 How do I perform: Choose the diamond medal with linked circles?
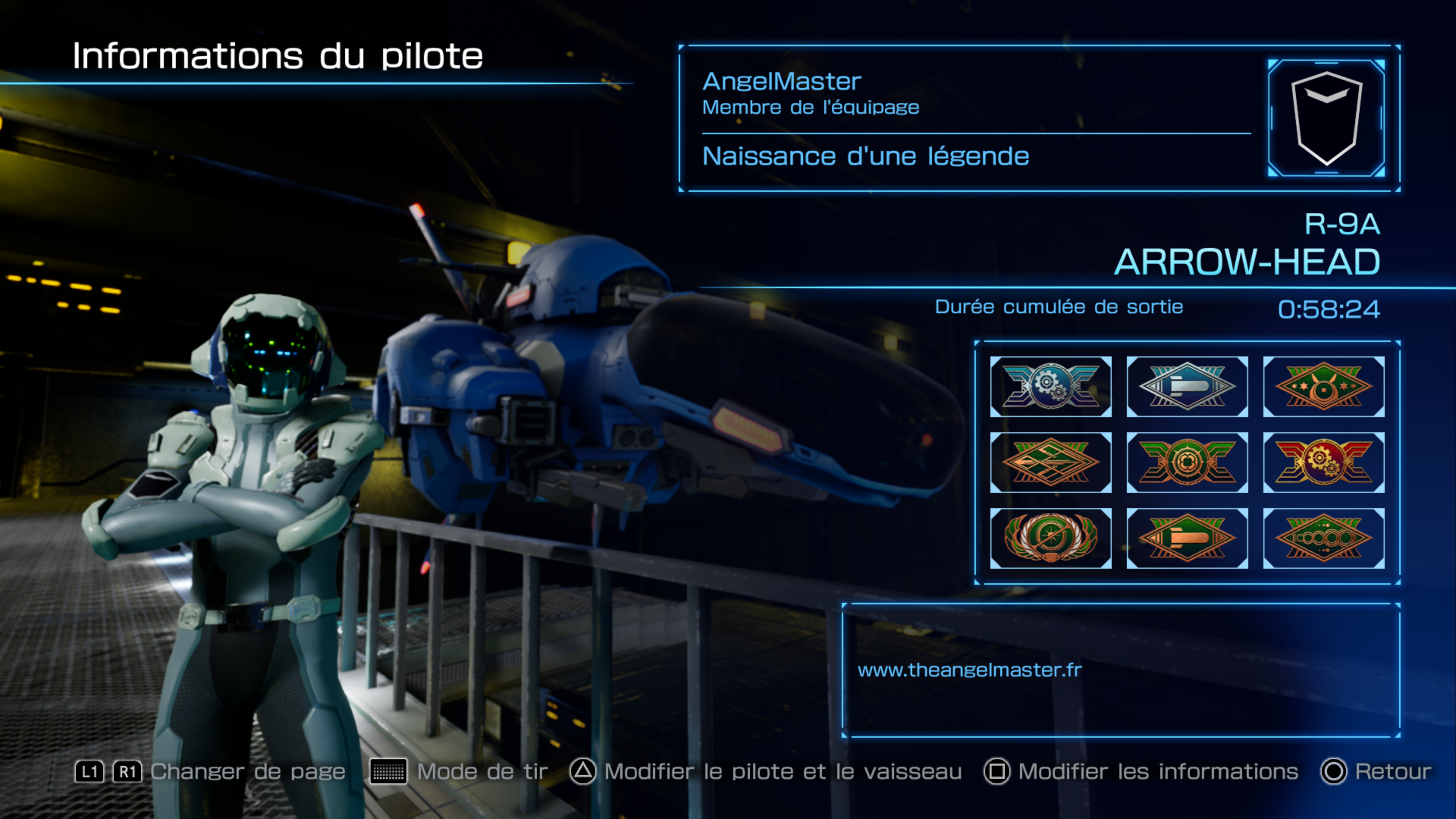pyautogui.click(x=1324, y=538)
